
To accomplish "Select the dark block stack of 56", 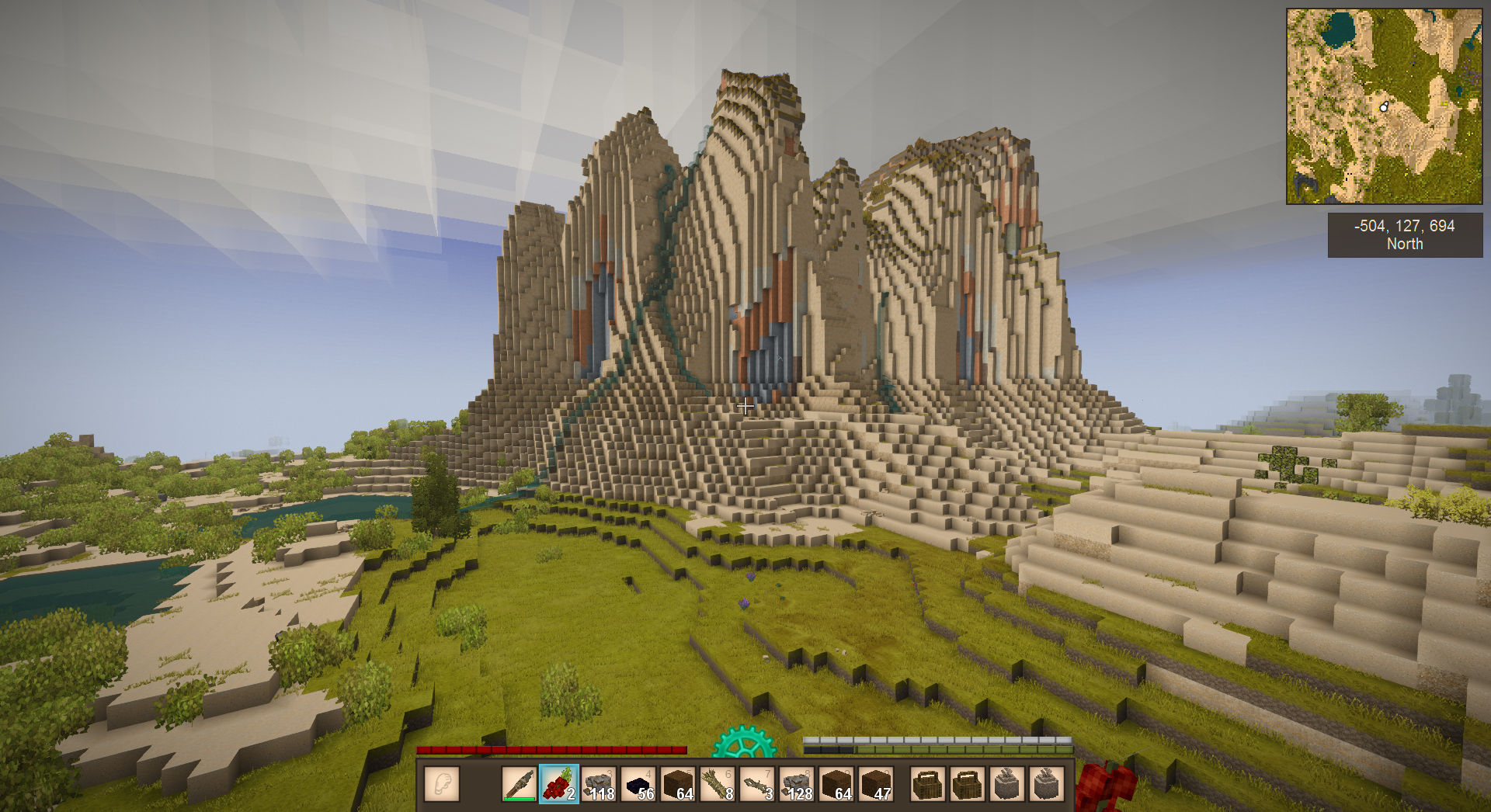I will [638, 783].
